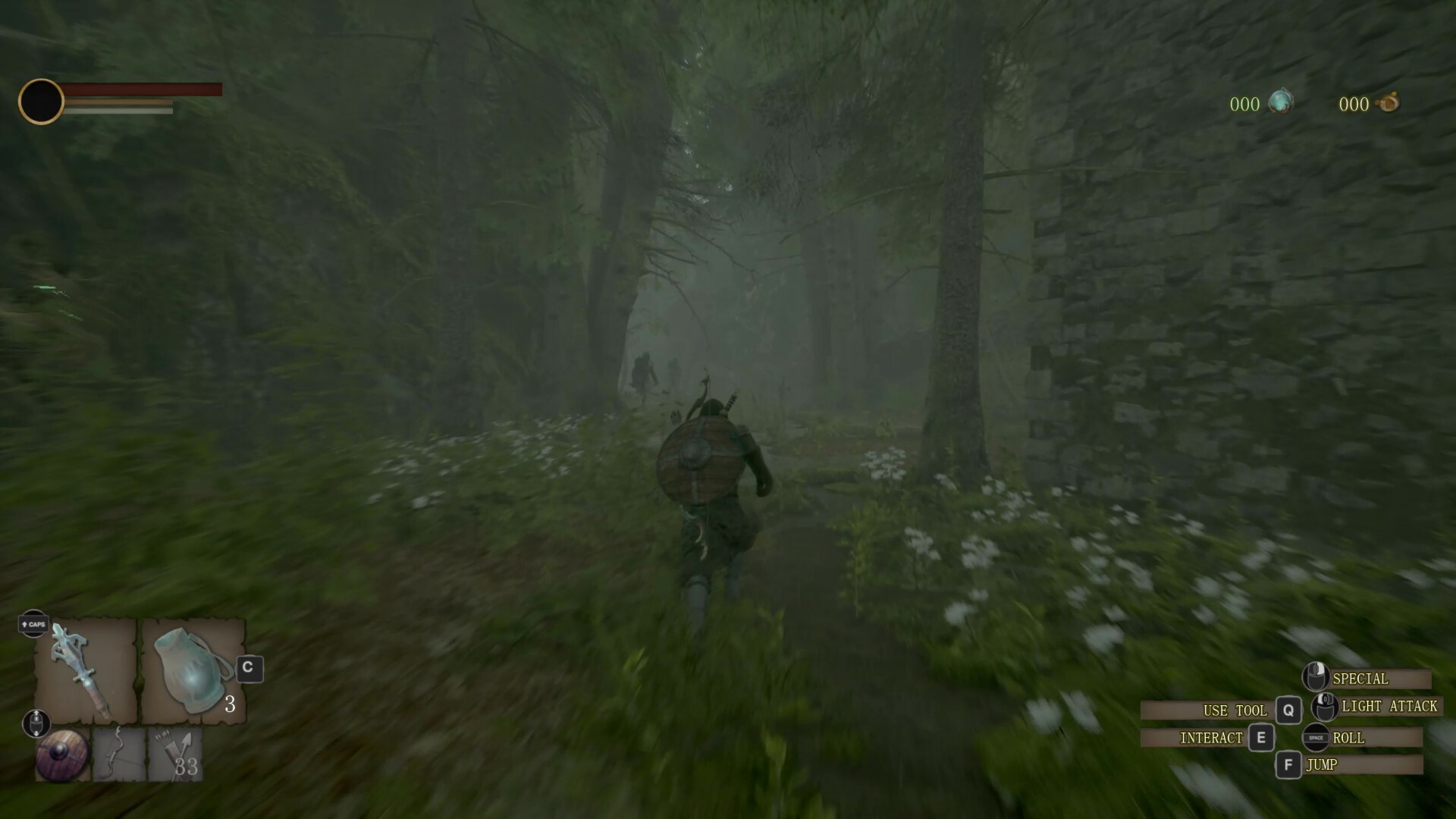
Task: Click the flask count number 3
Action: (230, 704)
